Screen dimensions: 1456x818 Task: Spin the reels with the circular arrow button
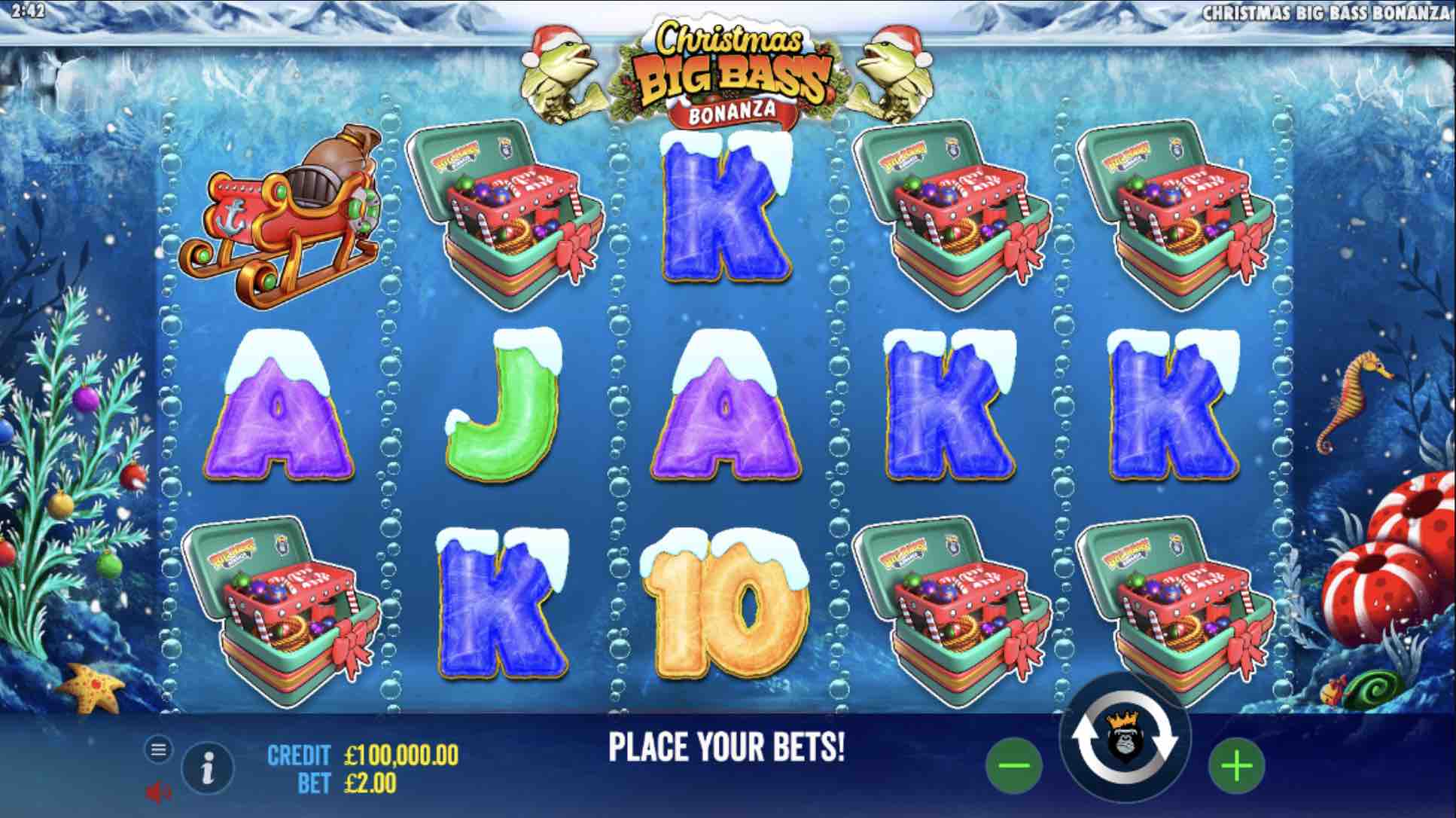point(1125,742)
